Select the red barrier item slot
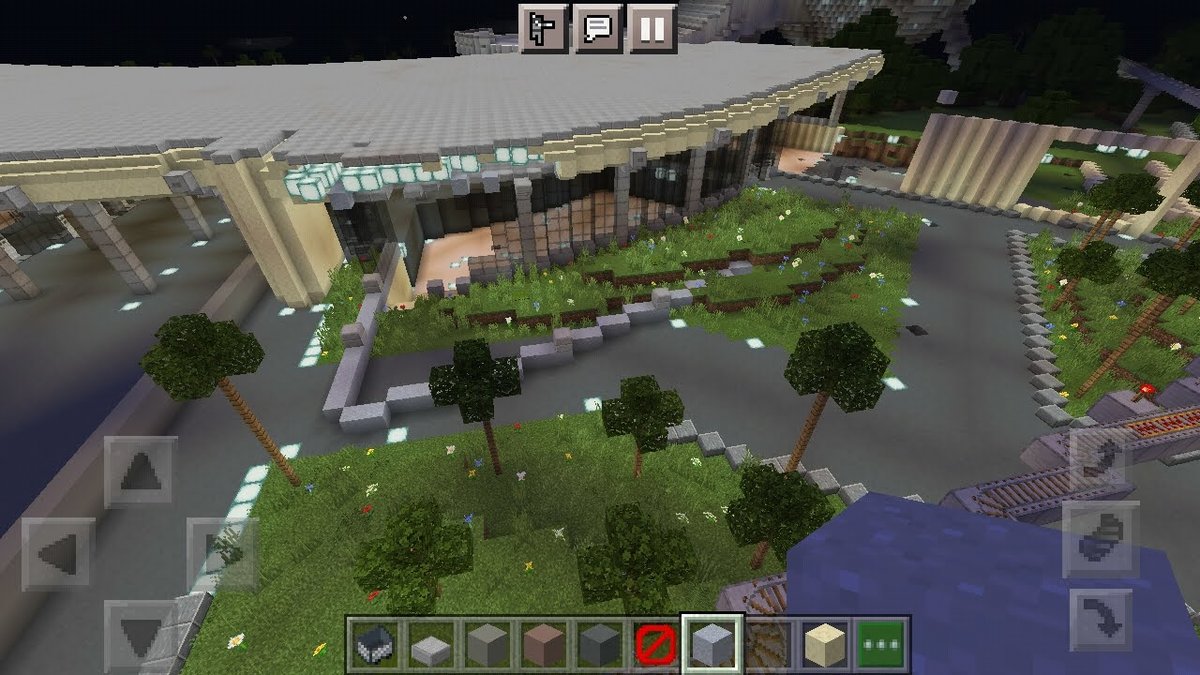This screenshot has width=1200, height=675. pos(655,643)
